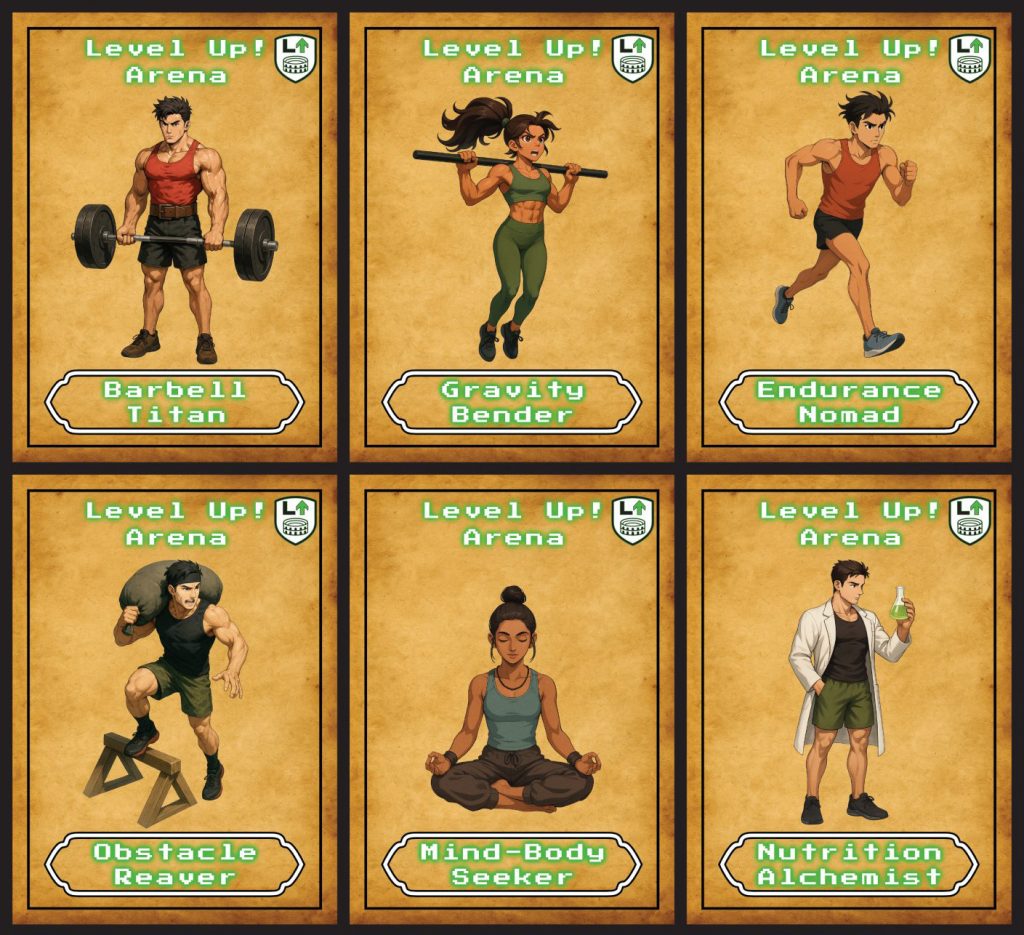
Task: Select the Obstacle Reaver card
Action: click(174, 699)
